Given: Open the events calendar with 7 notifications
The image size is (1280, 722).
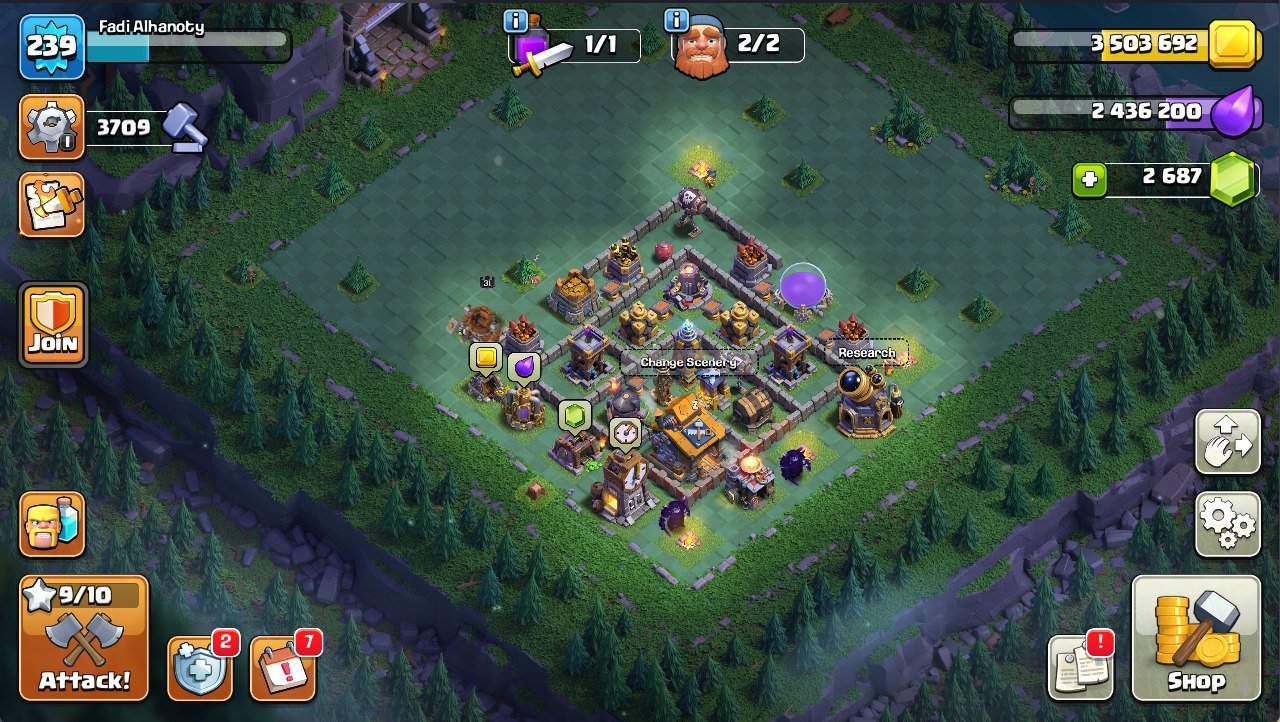Looking at the screenshot, I should point(283,667).
